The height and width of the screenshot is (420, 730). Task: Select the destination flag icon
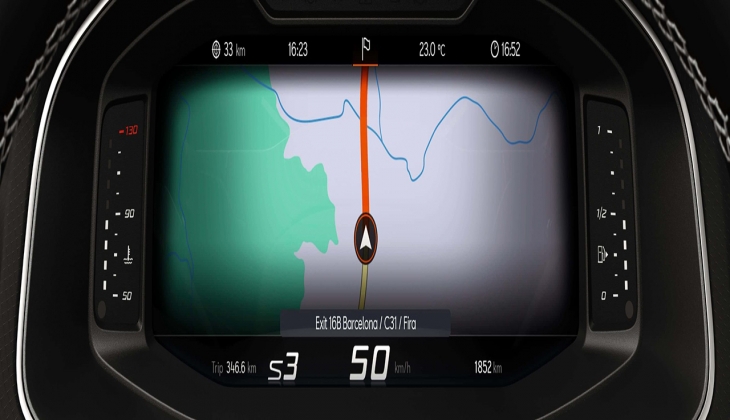tap(364, 47)
